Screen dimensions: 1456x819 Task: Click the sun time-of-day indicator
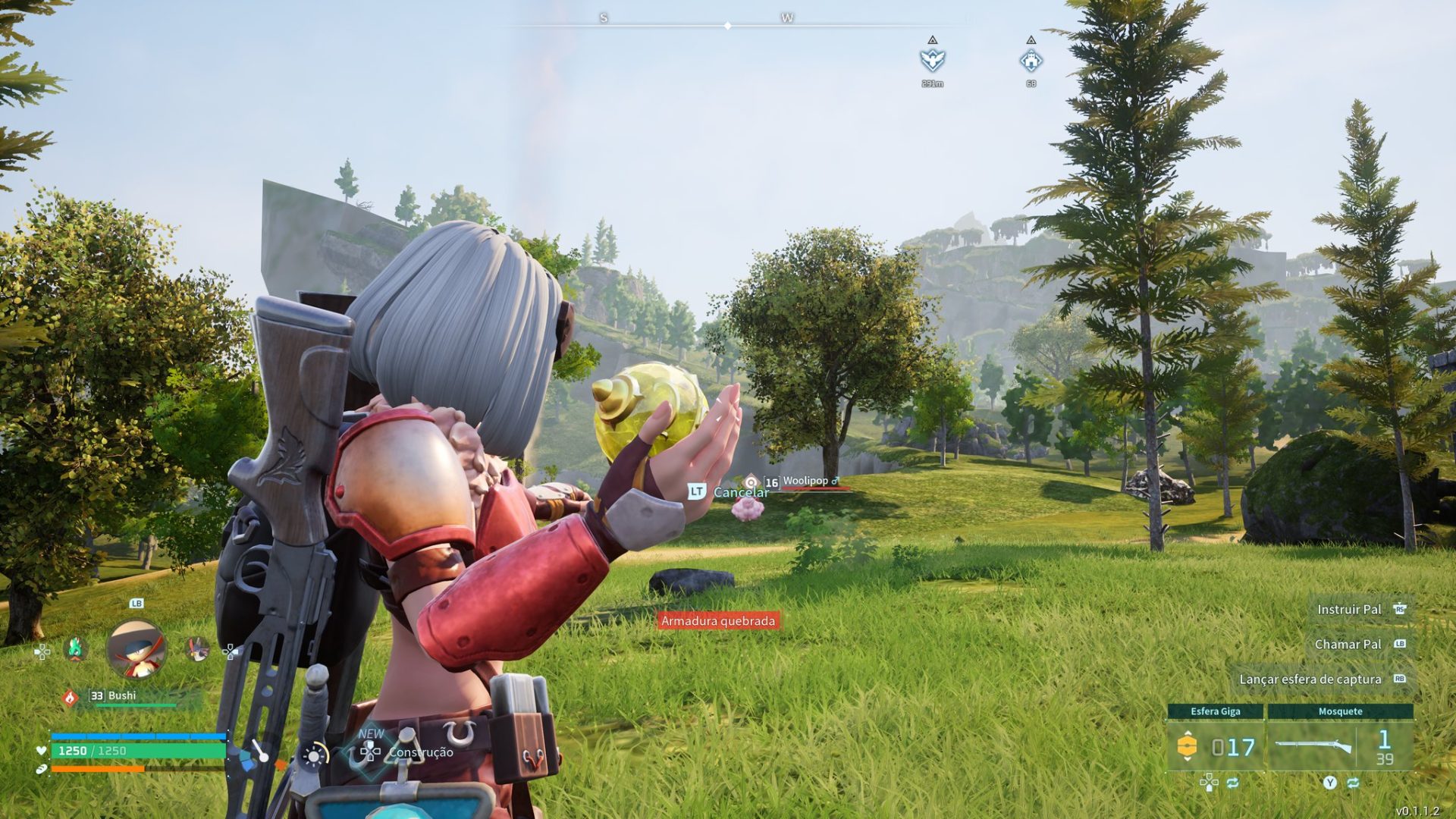click(x=313, y=755)
